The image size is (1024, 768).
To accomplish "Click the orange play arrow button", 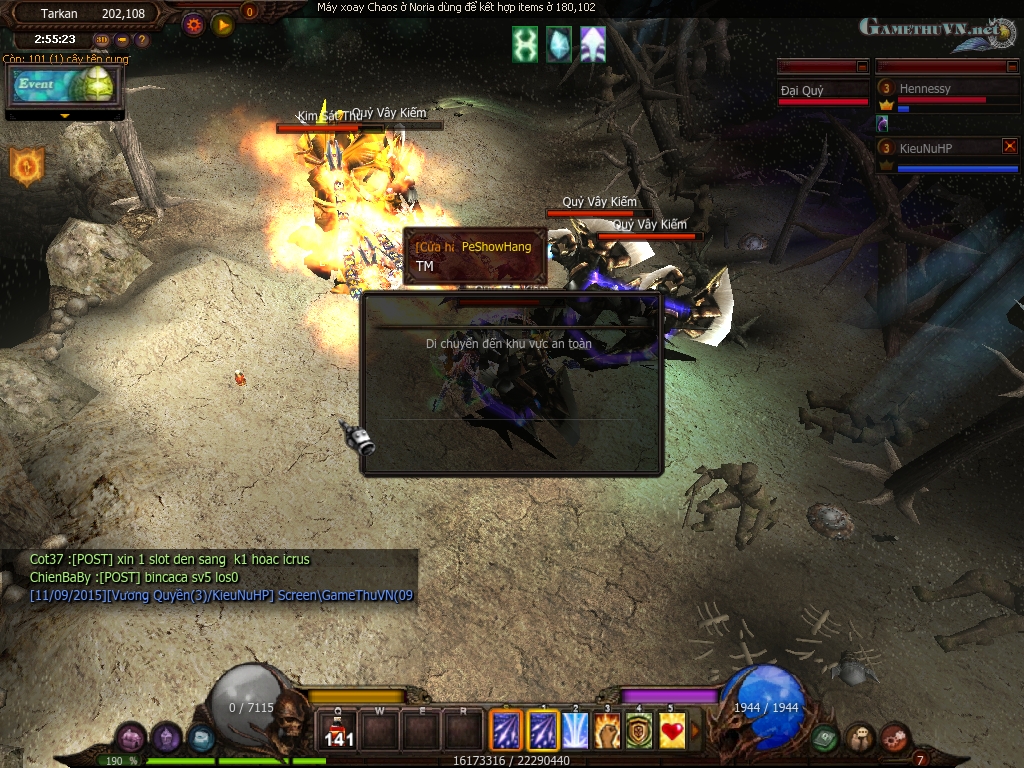I will 222,25.
